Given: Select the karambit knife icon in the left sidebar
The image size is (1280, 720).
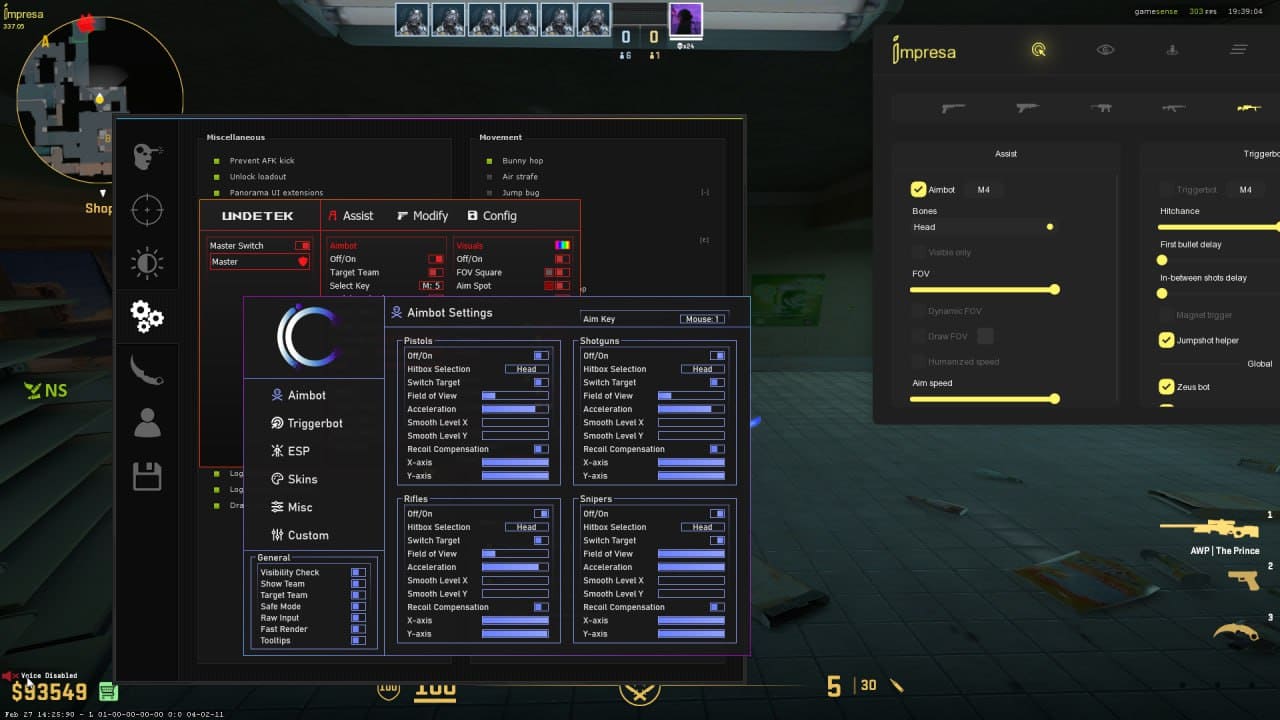Looking at the screenshot, I should pyautogui.click(x=148, y=369).
